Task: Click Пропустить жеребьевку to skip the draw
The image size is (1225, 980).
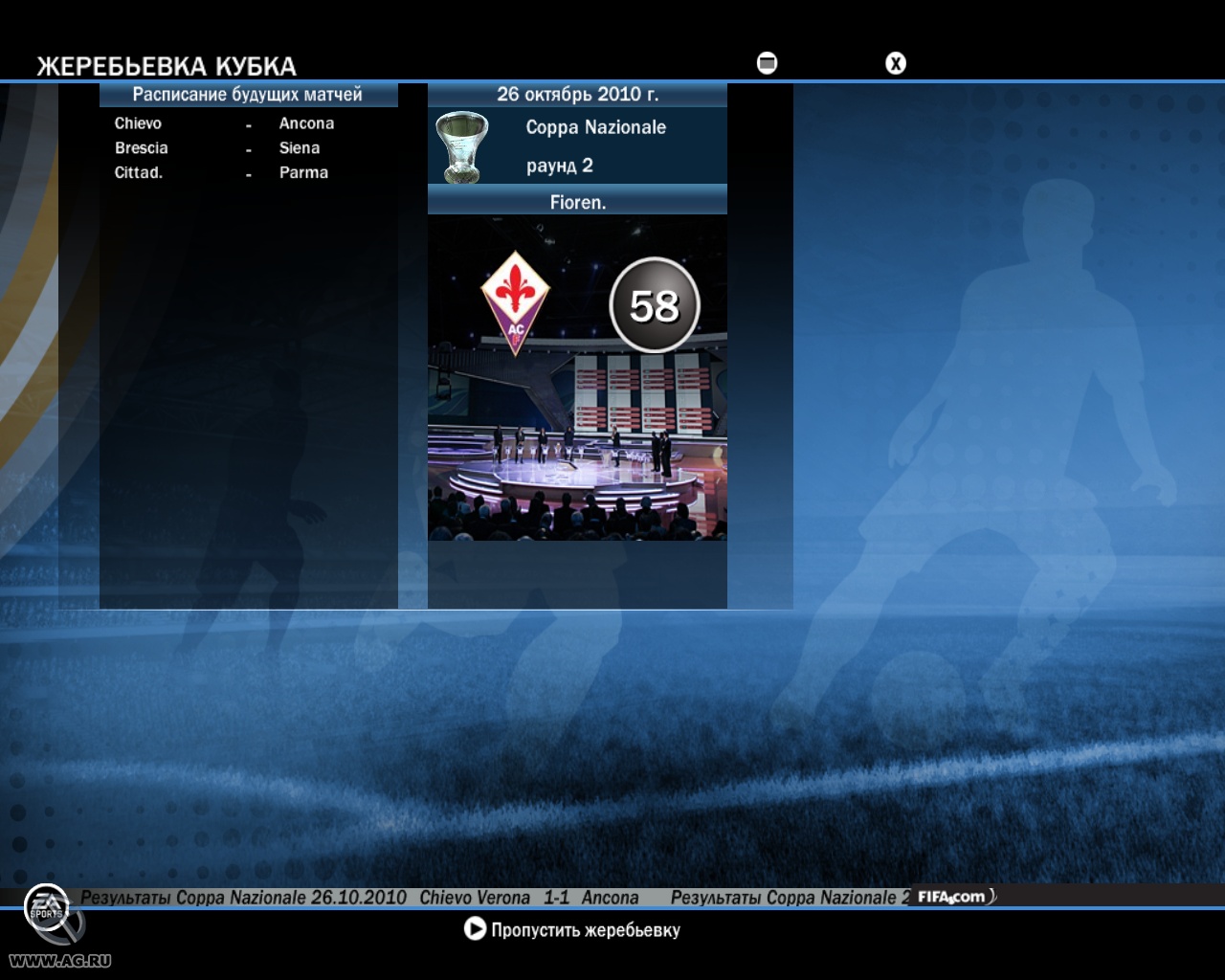Action: pos(584,928)
